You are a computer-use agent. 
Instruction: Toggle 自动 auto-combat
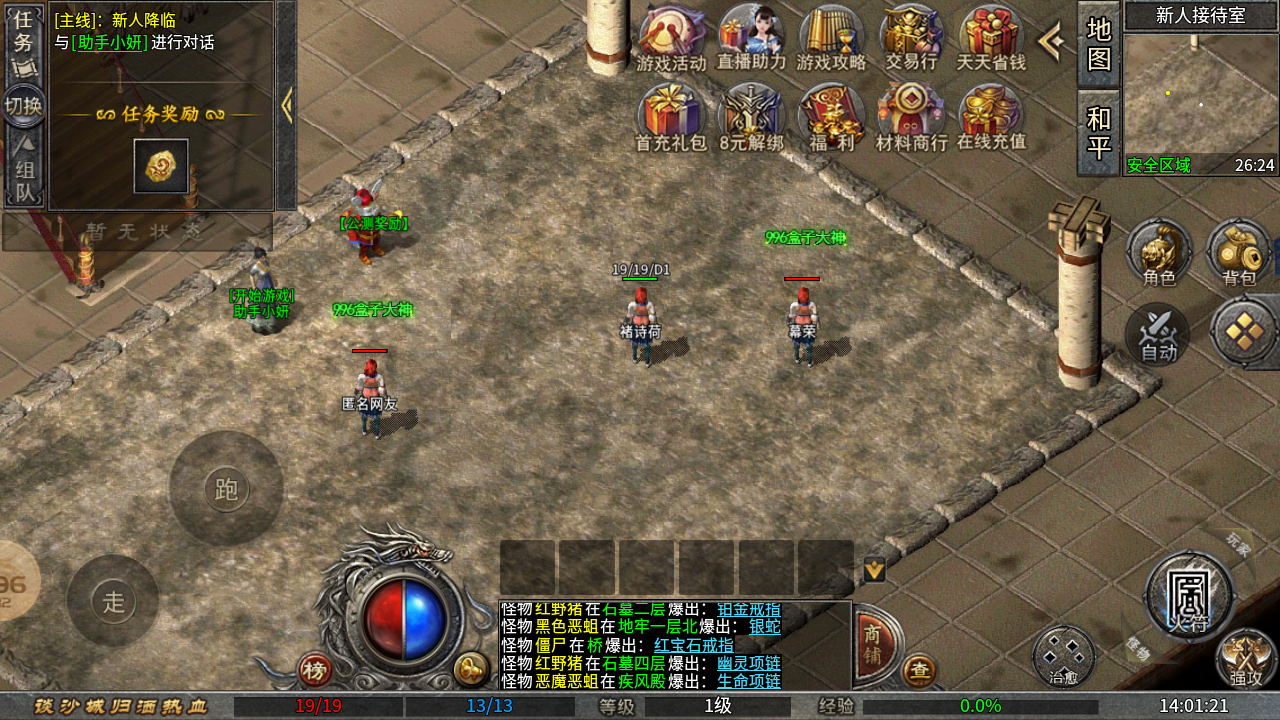coord(1158,334)
